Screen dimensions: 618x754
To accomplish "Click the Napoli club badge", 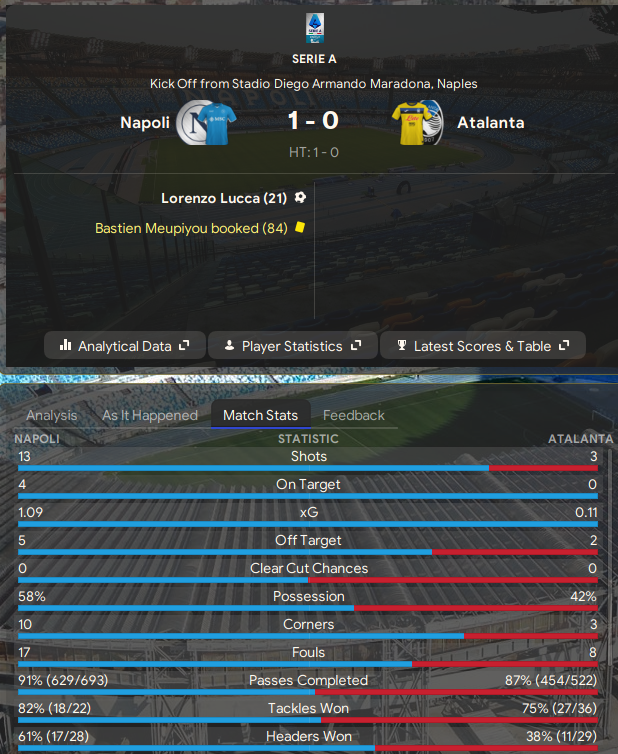I will [192, 124].
